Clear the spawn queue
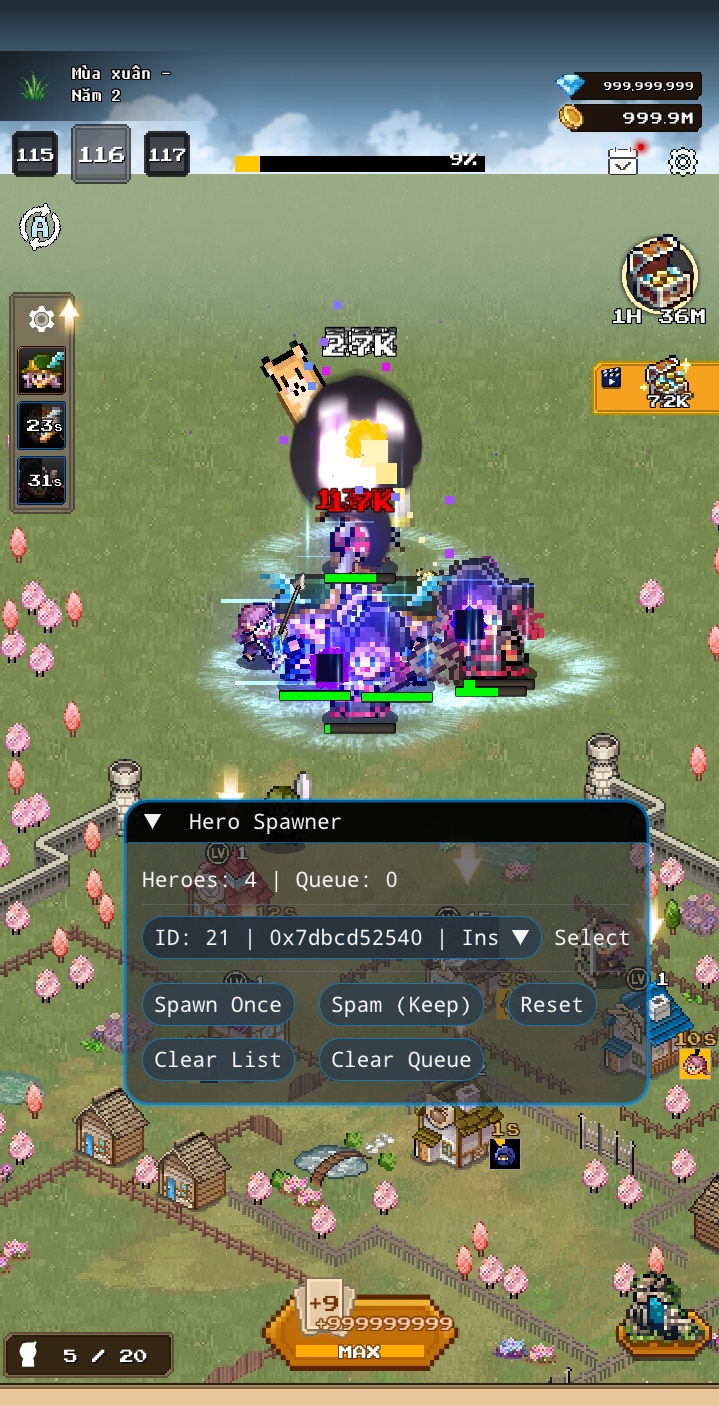The width and height of the screenshot is (719, 1406). (x=401, y=1060)
